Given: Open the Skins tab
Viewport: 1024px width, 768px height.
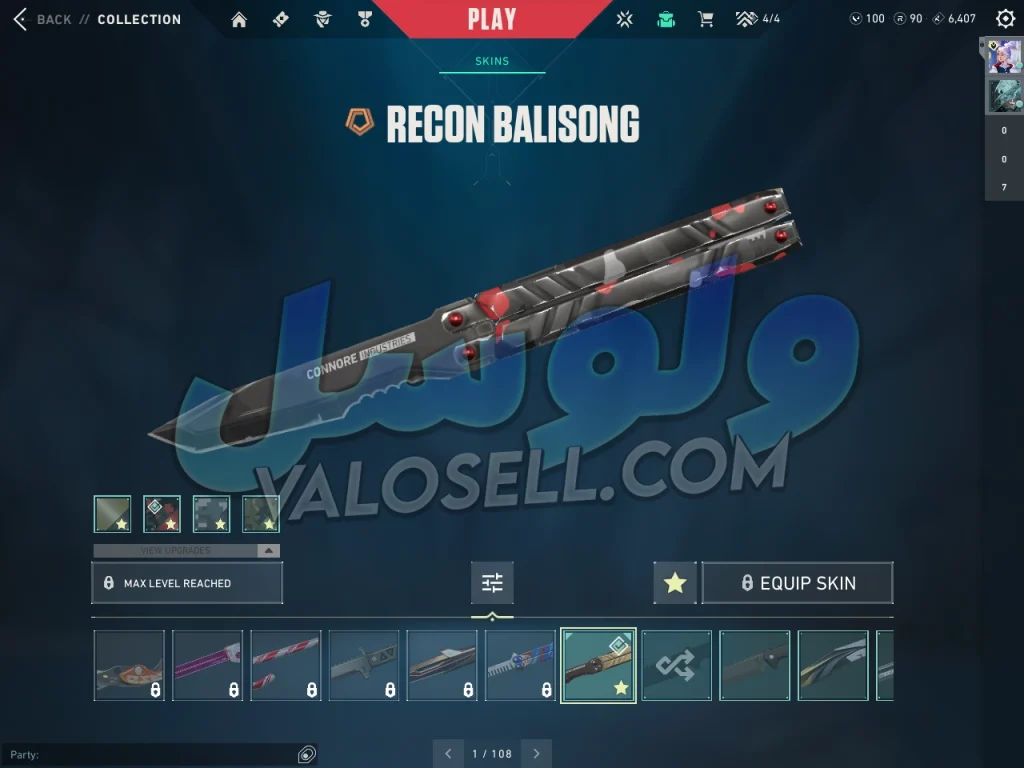Looking at the screenshot, I should [492, 61].
